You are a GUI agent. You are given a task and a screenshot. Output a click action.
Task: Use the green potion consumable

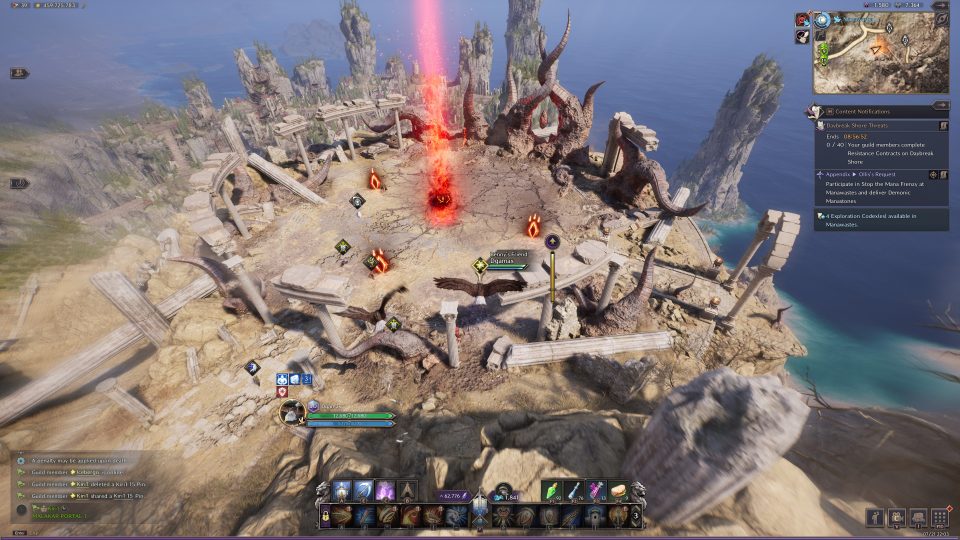click(554, 491)
